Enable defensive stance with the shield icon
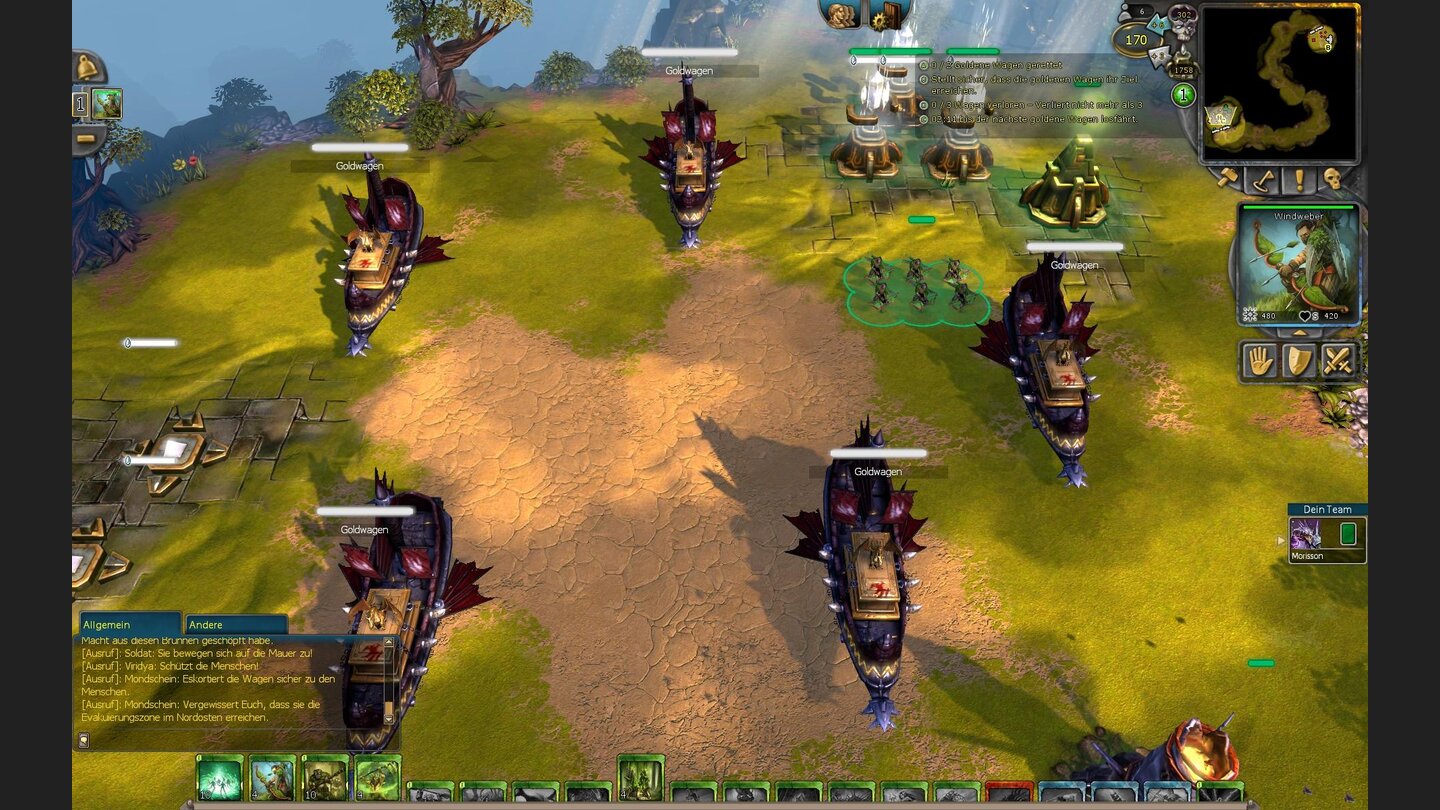 (x=1298, y=360)
